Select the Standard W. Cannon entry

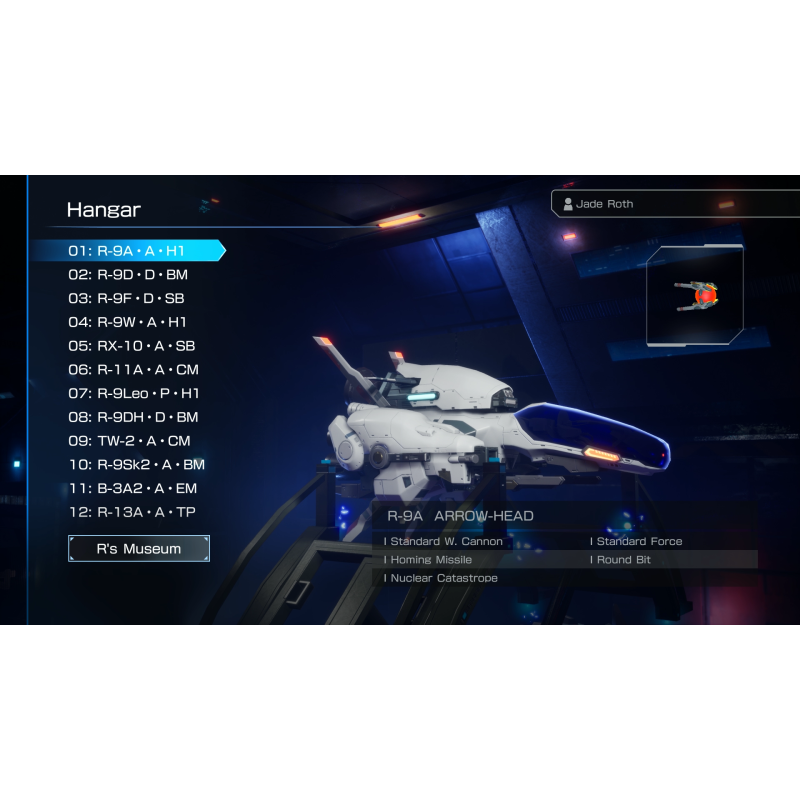point(446,542)
